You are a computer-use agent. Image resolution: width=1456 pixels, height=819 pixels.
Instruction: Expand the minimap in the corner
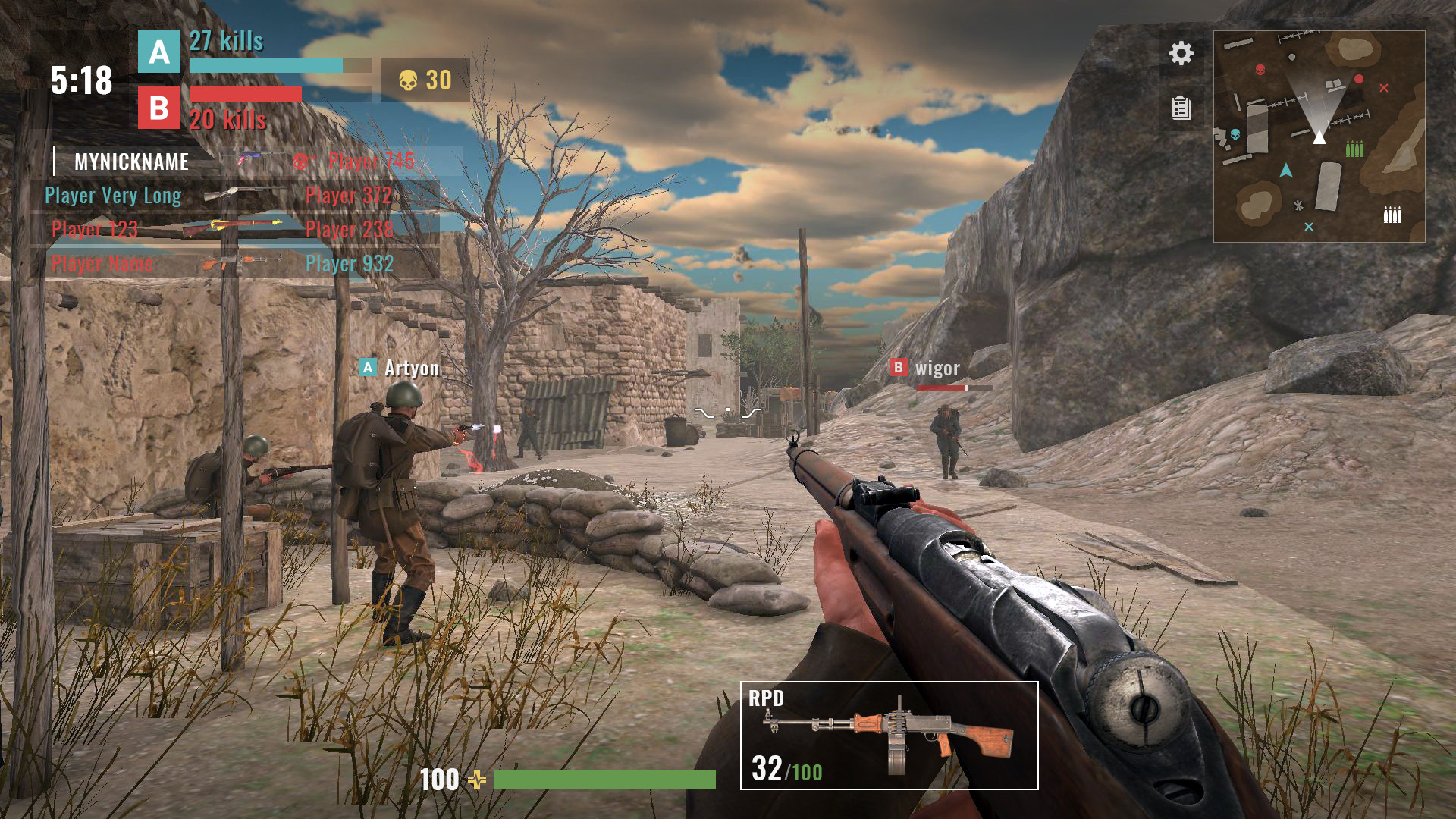pos(1319,135)
